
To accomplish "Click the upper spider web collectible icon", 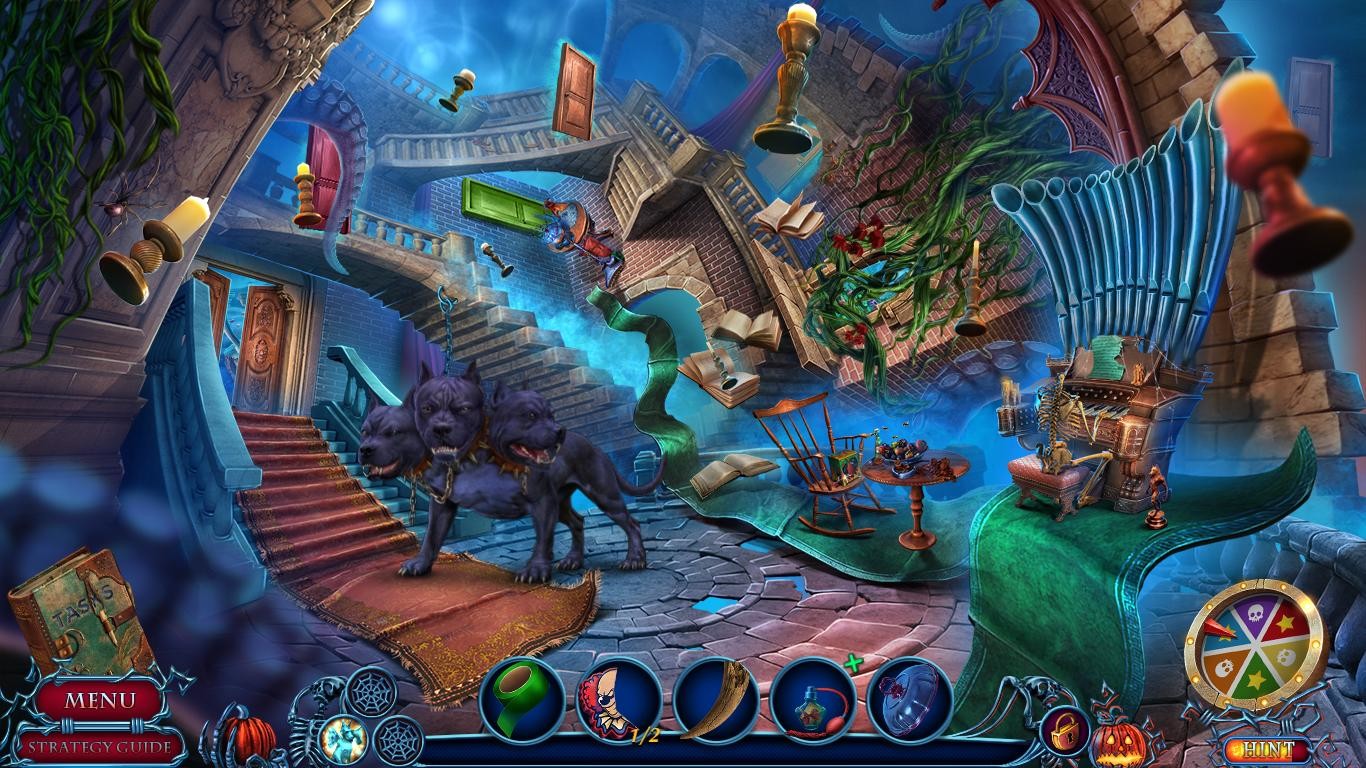I will click(x=370, y=691).
